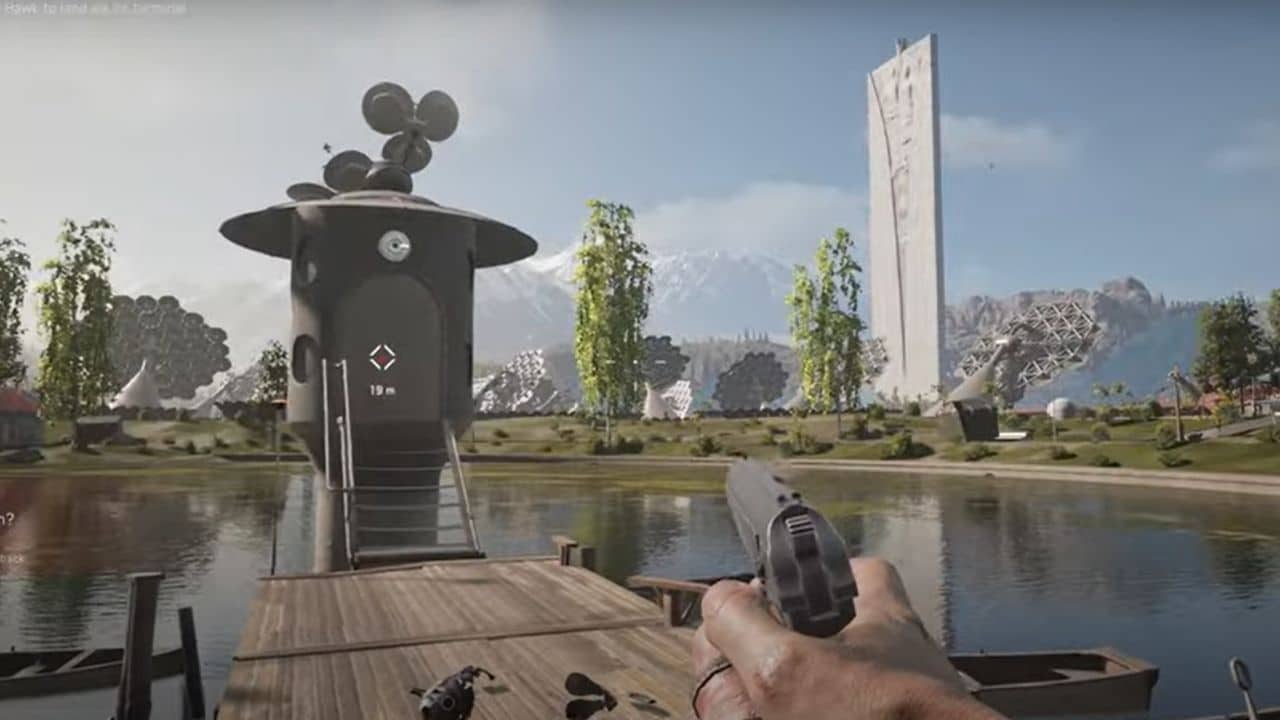Select the eye-like porthole emblem on the pod
Screen dimensions: 1280x720
(x=395, y=243)
